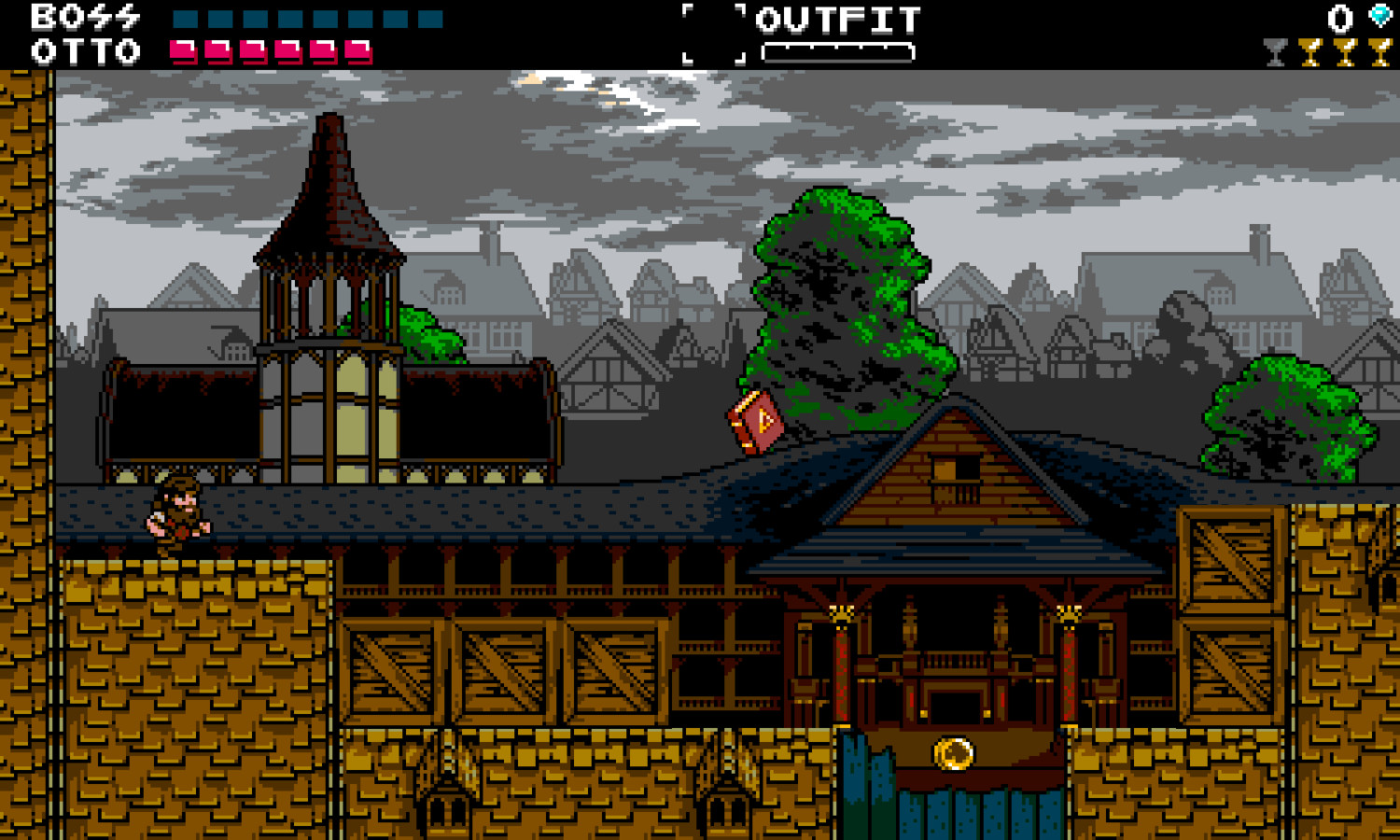Screen dimensions: 1400x840
Task: Click the first segment of OTTO's health bar
Action: [183, 49]
